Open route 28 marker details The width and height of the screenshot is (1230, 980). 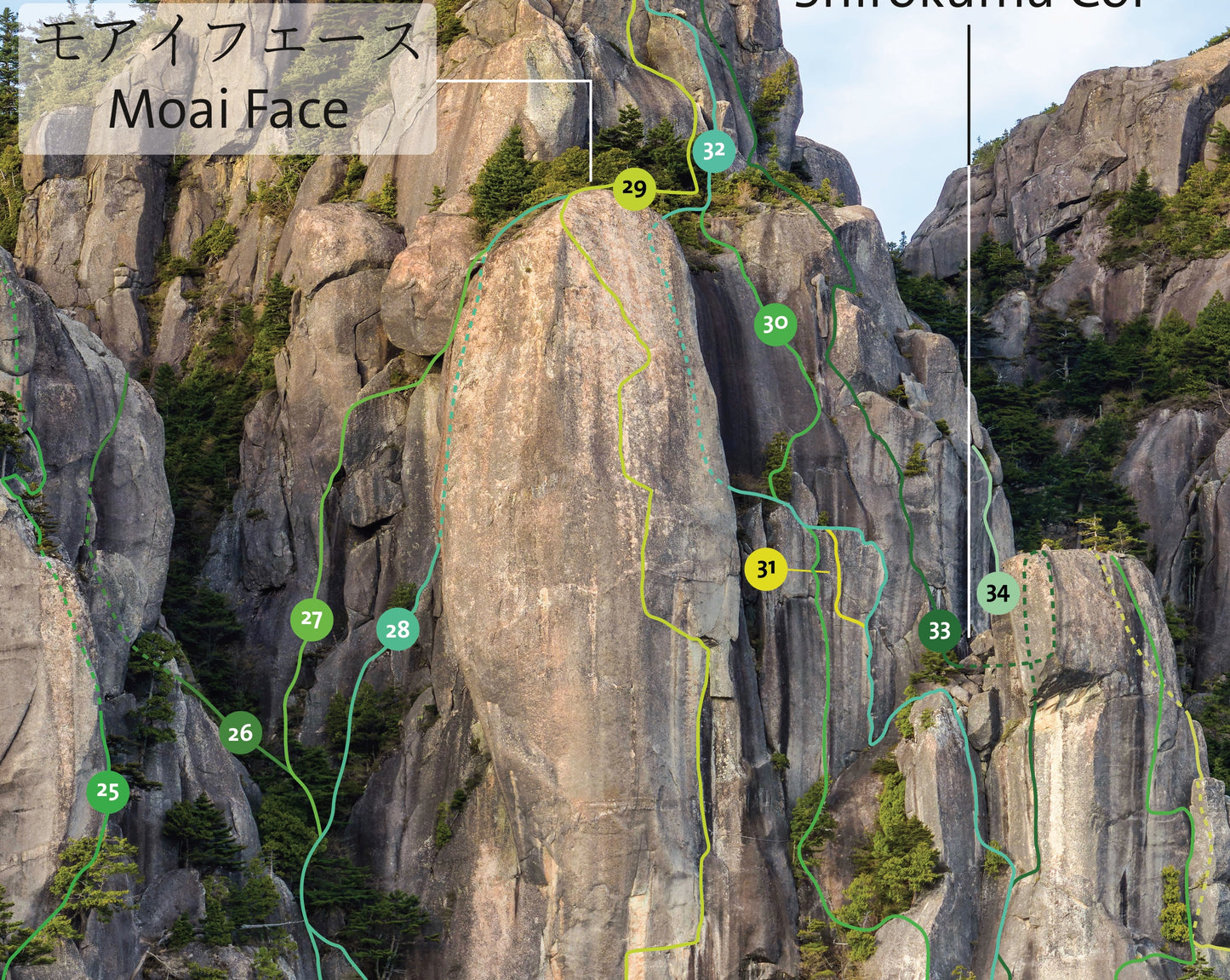coord(398,629)
